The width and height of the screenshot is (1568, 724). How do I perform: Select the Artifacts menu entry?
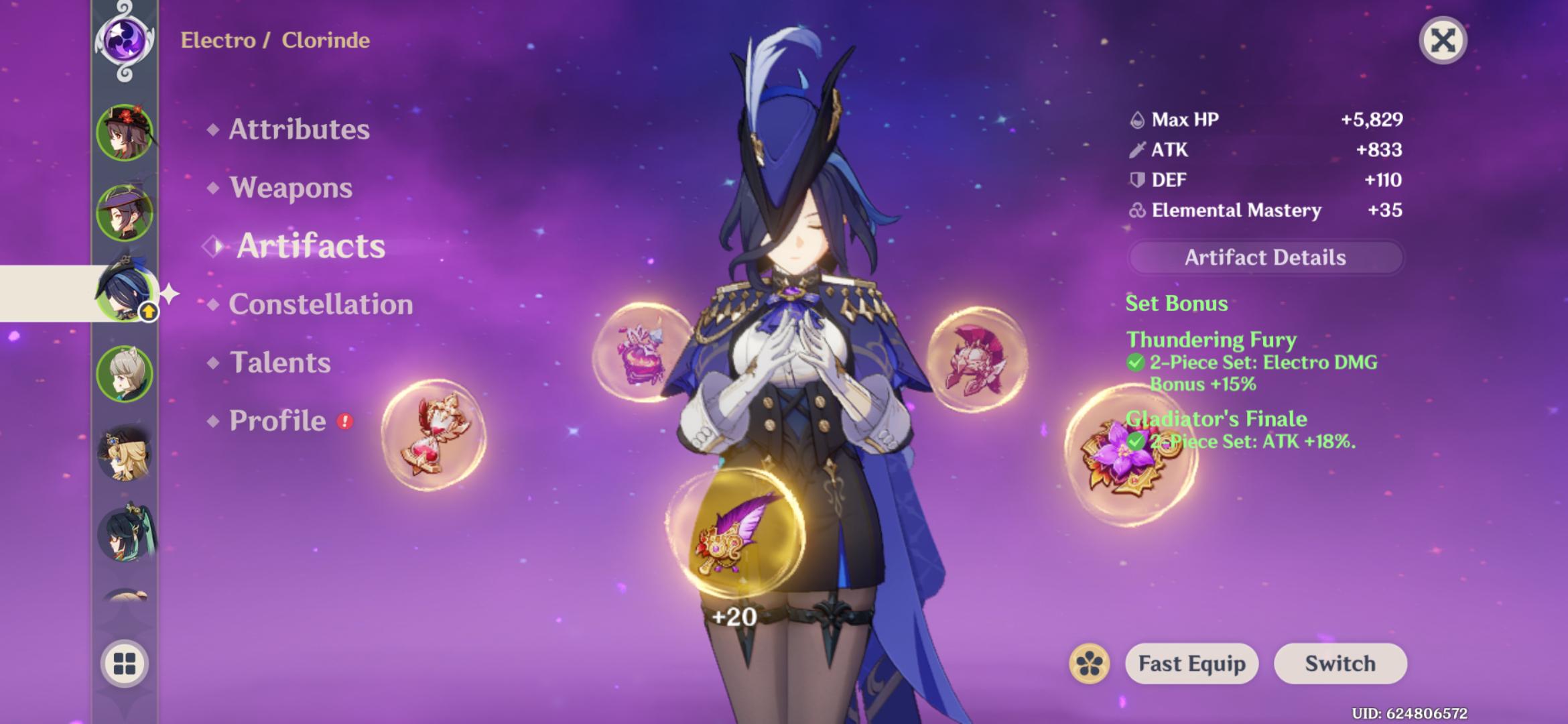(x=311, y=246)
